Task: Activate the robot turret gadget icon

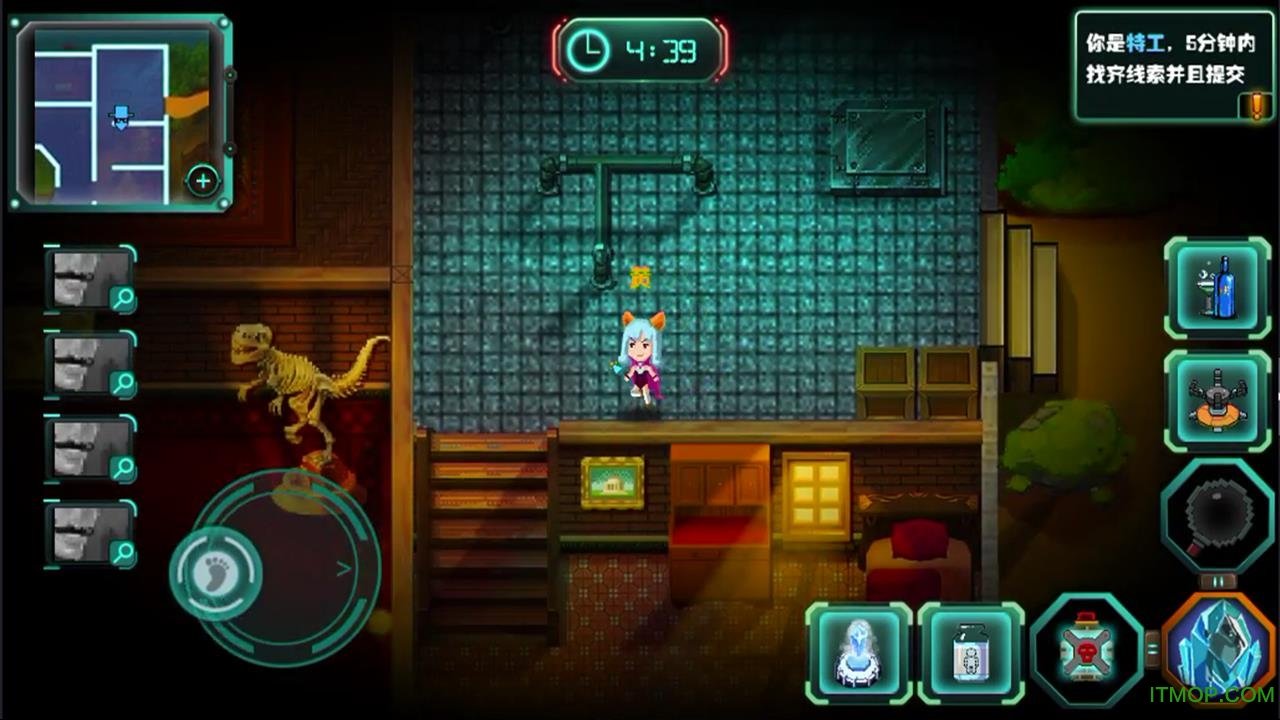Action: [1217, 400]
